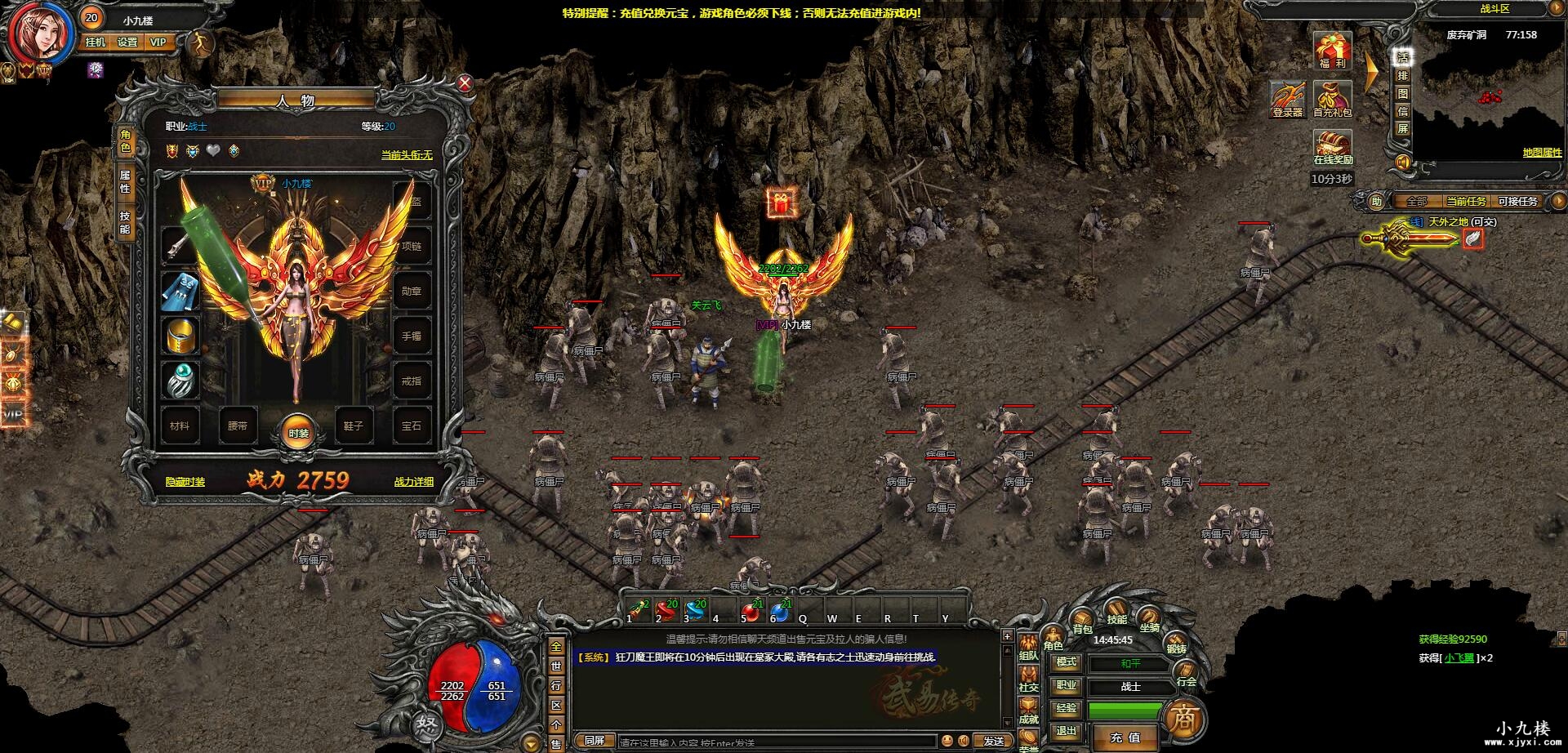The image size is (1568, 753).
Task: Open the 首充礼包 first-recharge pack icon
Action: [x=1331, y=97]
